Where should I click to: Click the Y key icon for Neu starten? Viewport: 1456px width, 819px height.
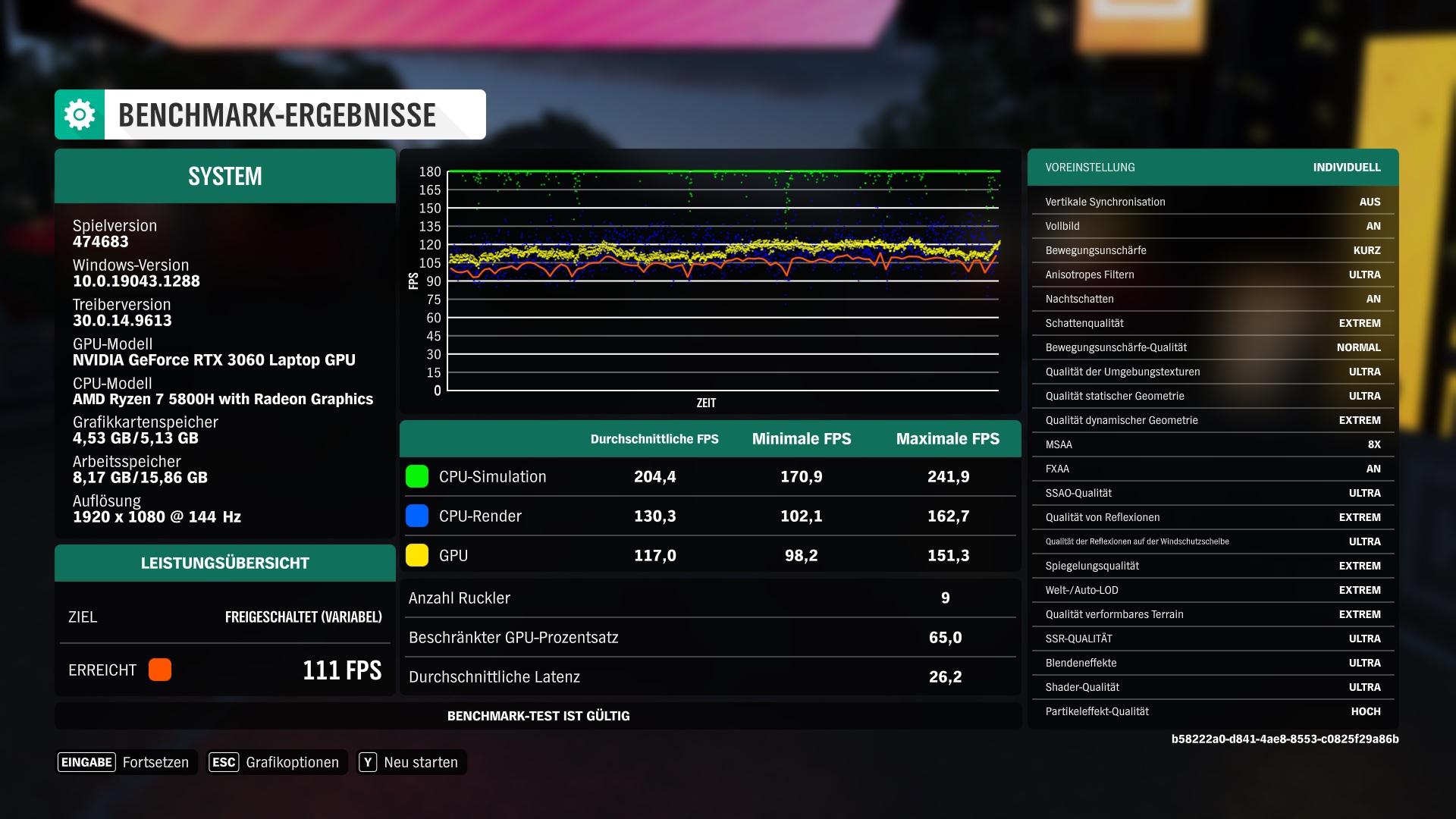point(367,762)
